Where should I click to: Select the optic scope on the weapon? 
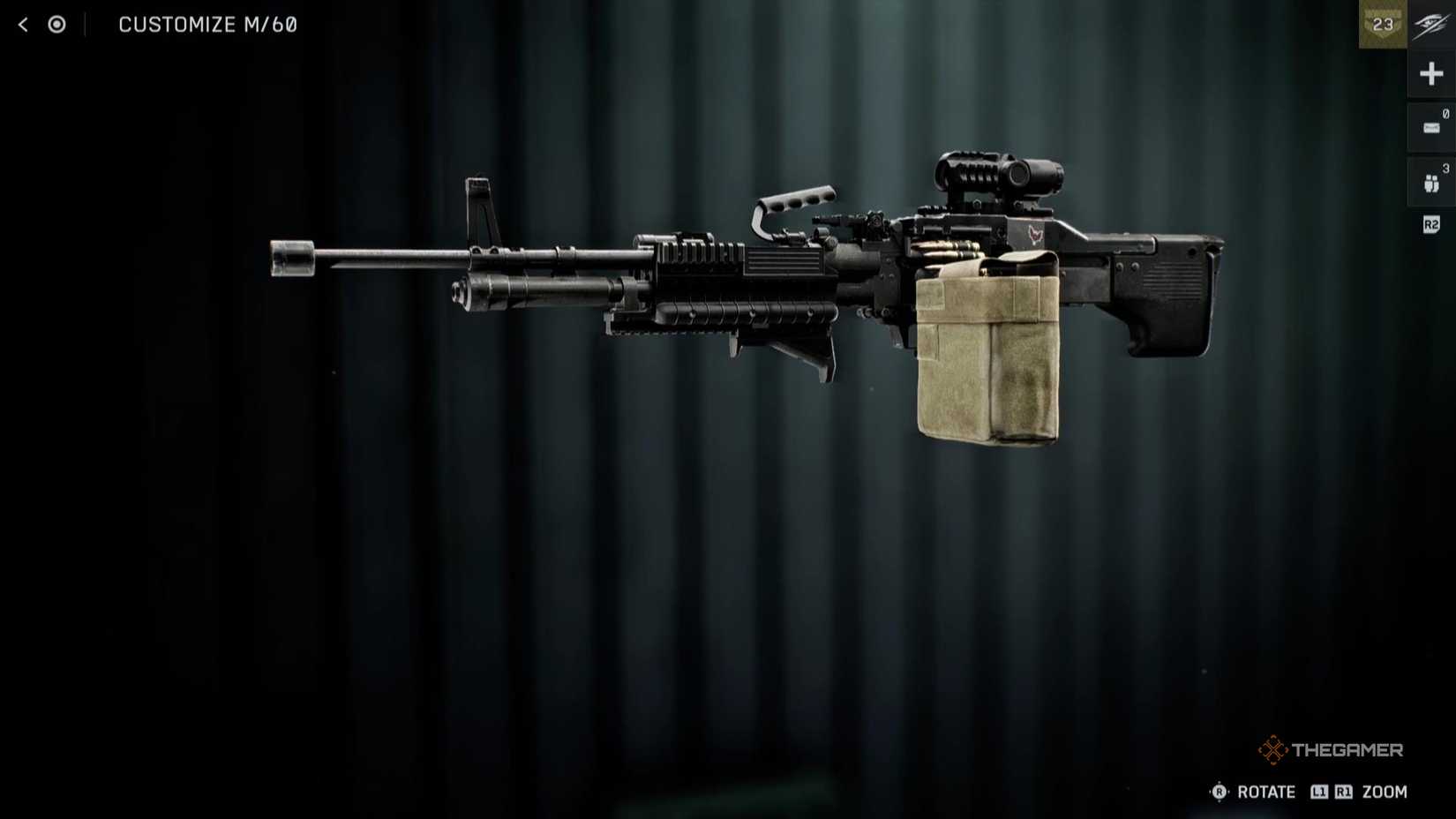tap(997, 172)
